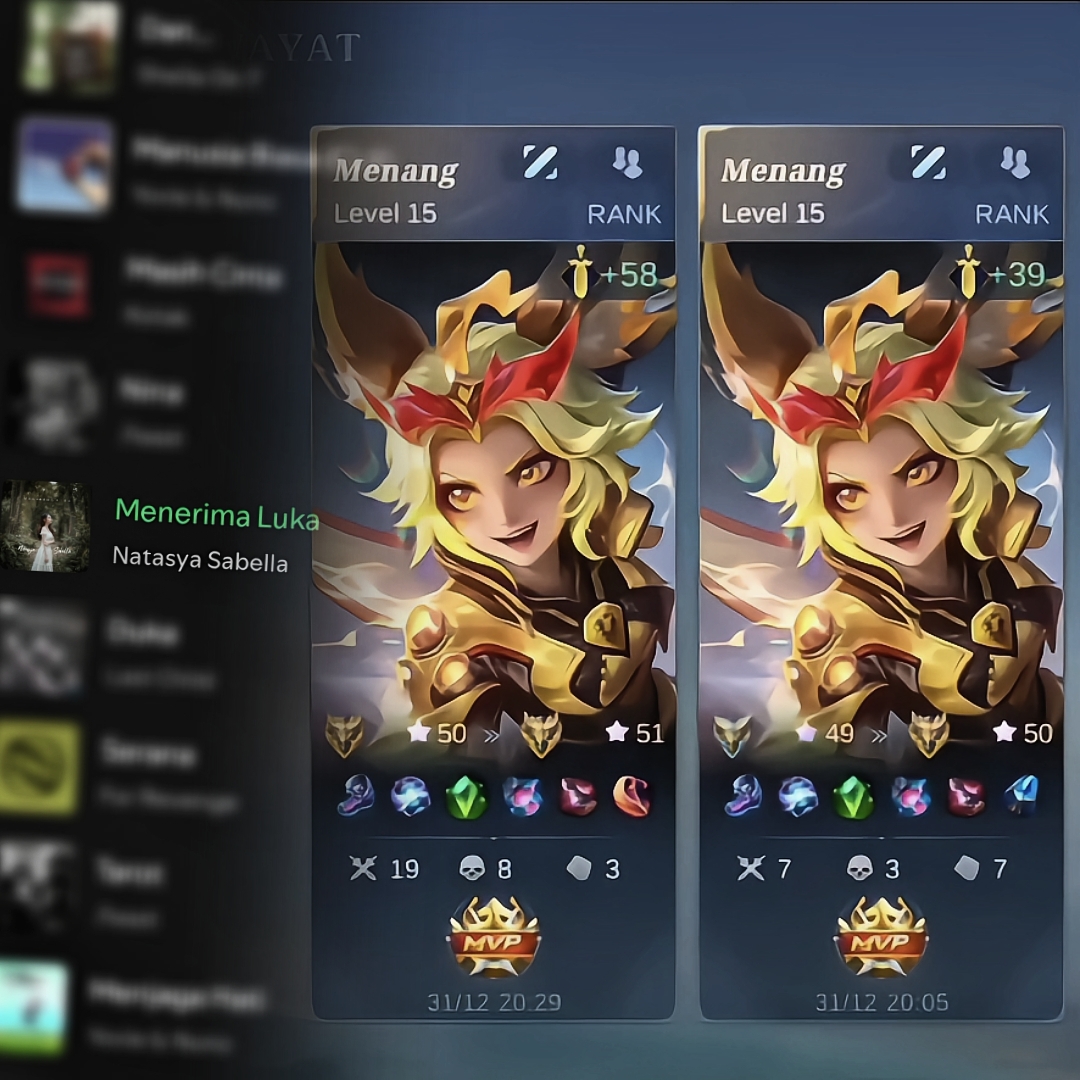Click the two-players icon on the +39 card
Screen dimensions: 1080x1080
1015,163
